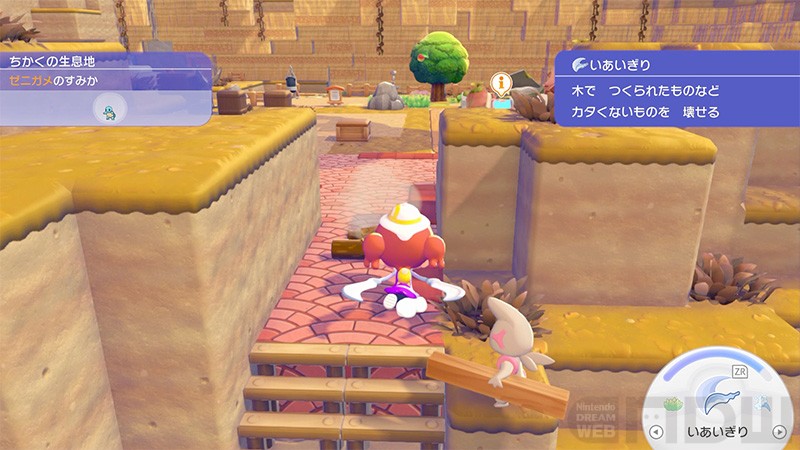Click the left arrow on the move wheel

point(655,433)
